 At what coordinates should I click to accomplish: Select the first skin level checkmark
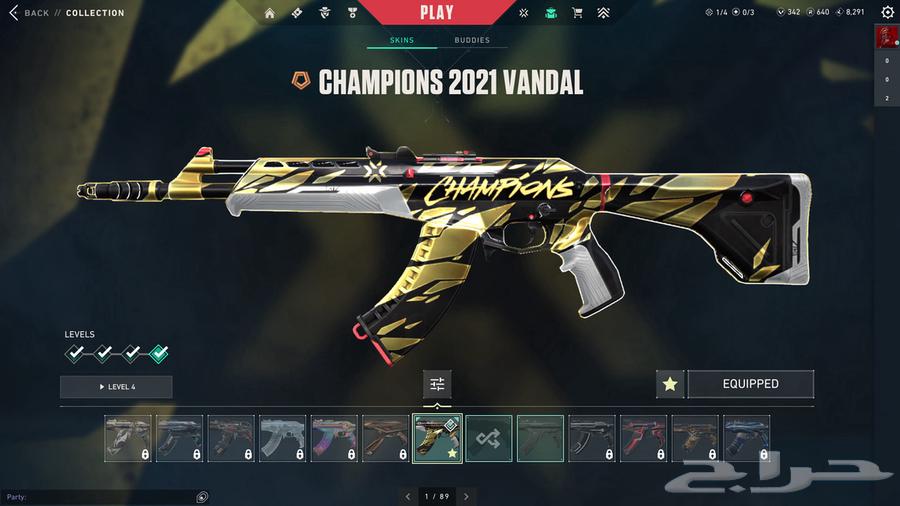(74, 353)
